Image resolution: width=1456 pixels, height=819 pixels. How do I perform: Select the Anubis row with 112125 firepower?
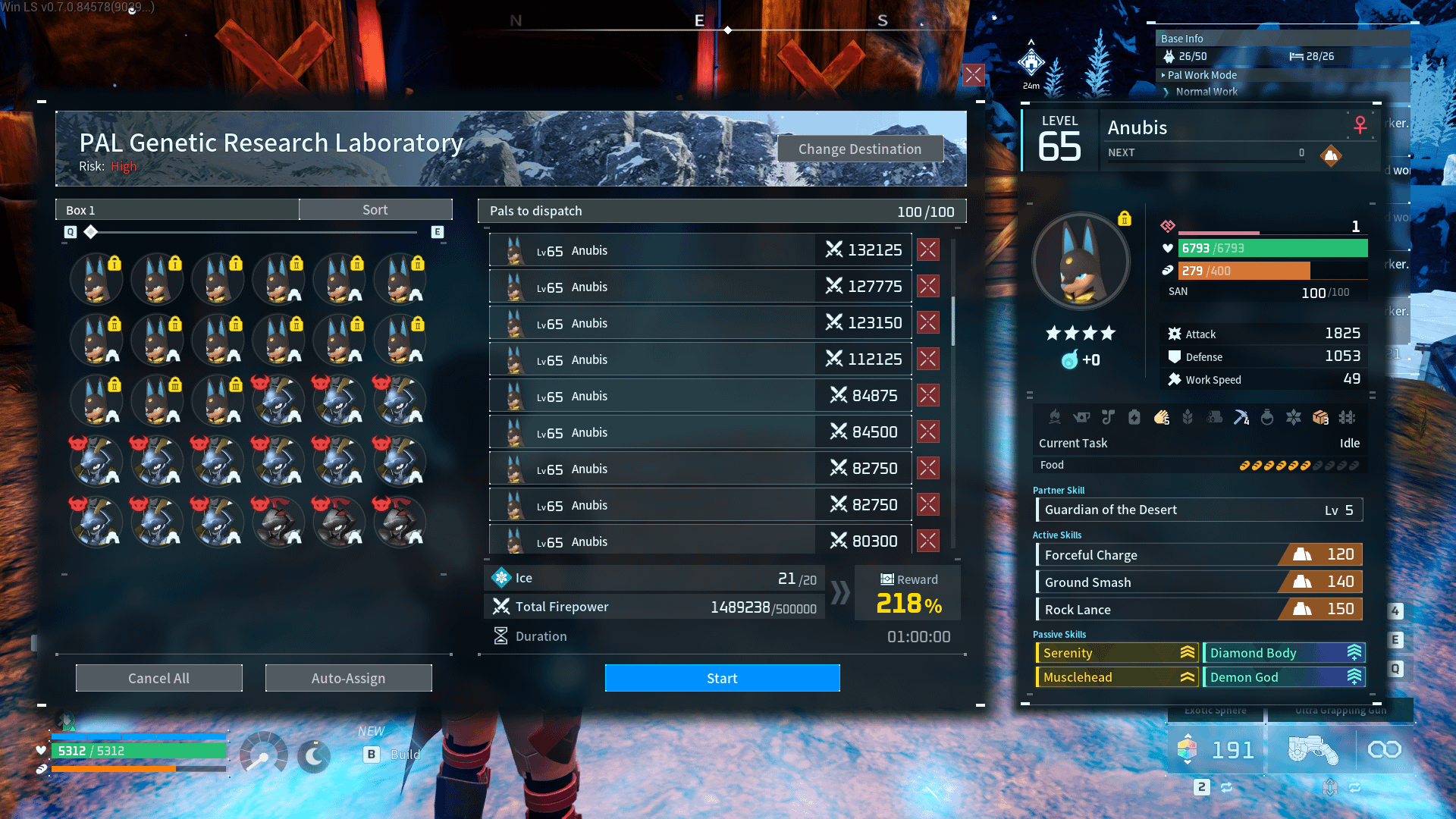click(x=699, y=359)
